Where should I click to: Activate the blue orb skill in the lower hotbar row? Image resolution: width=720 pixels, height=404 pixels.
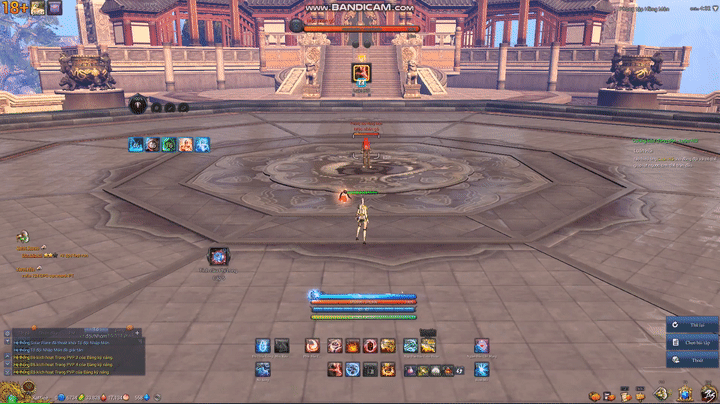point(352,371)
